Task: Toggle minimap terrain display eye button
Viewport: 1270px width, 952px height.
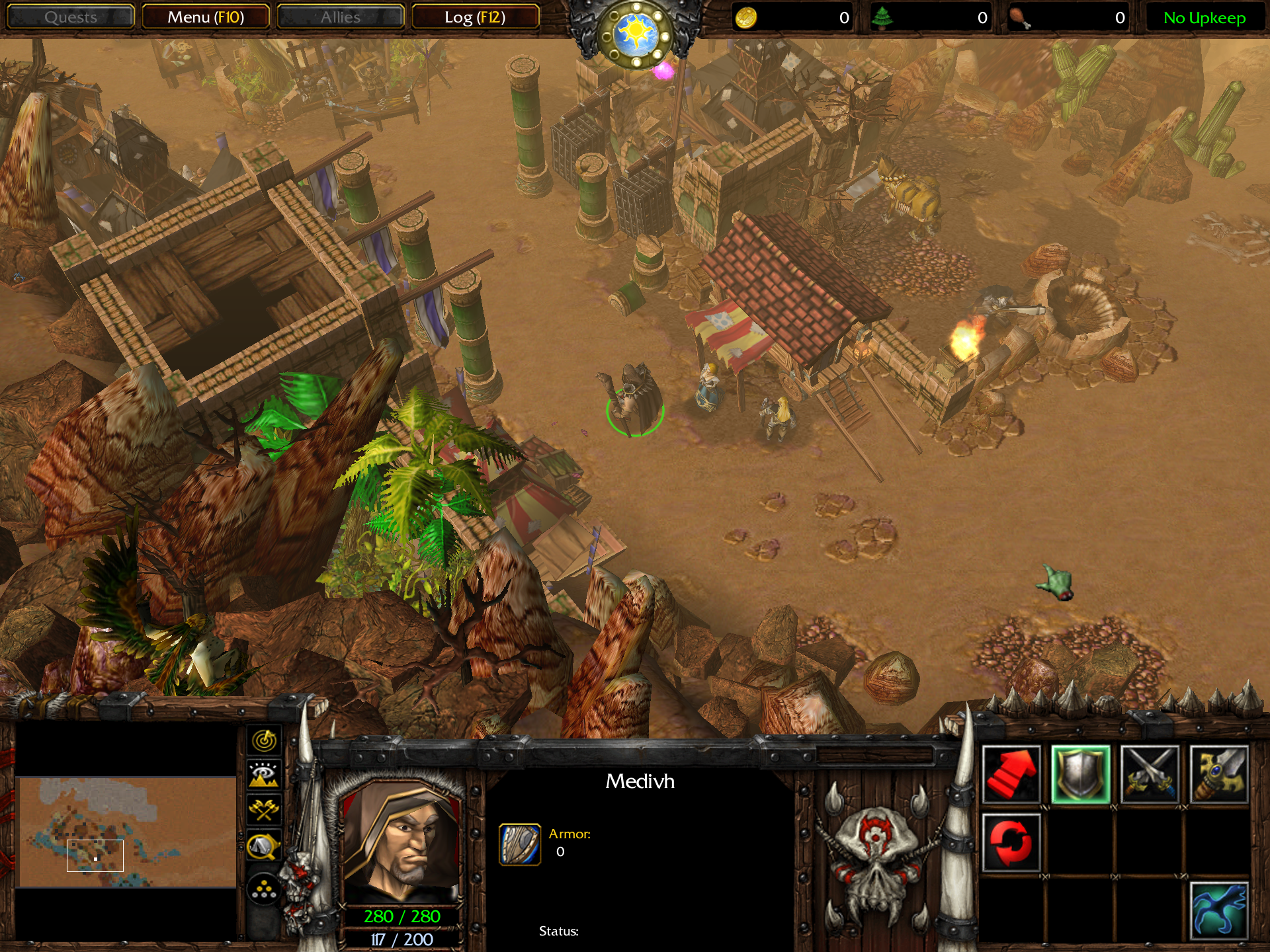Action: [x=264, y=775]
